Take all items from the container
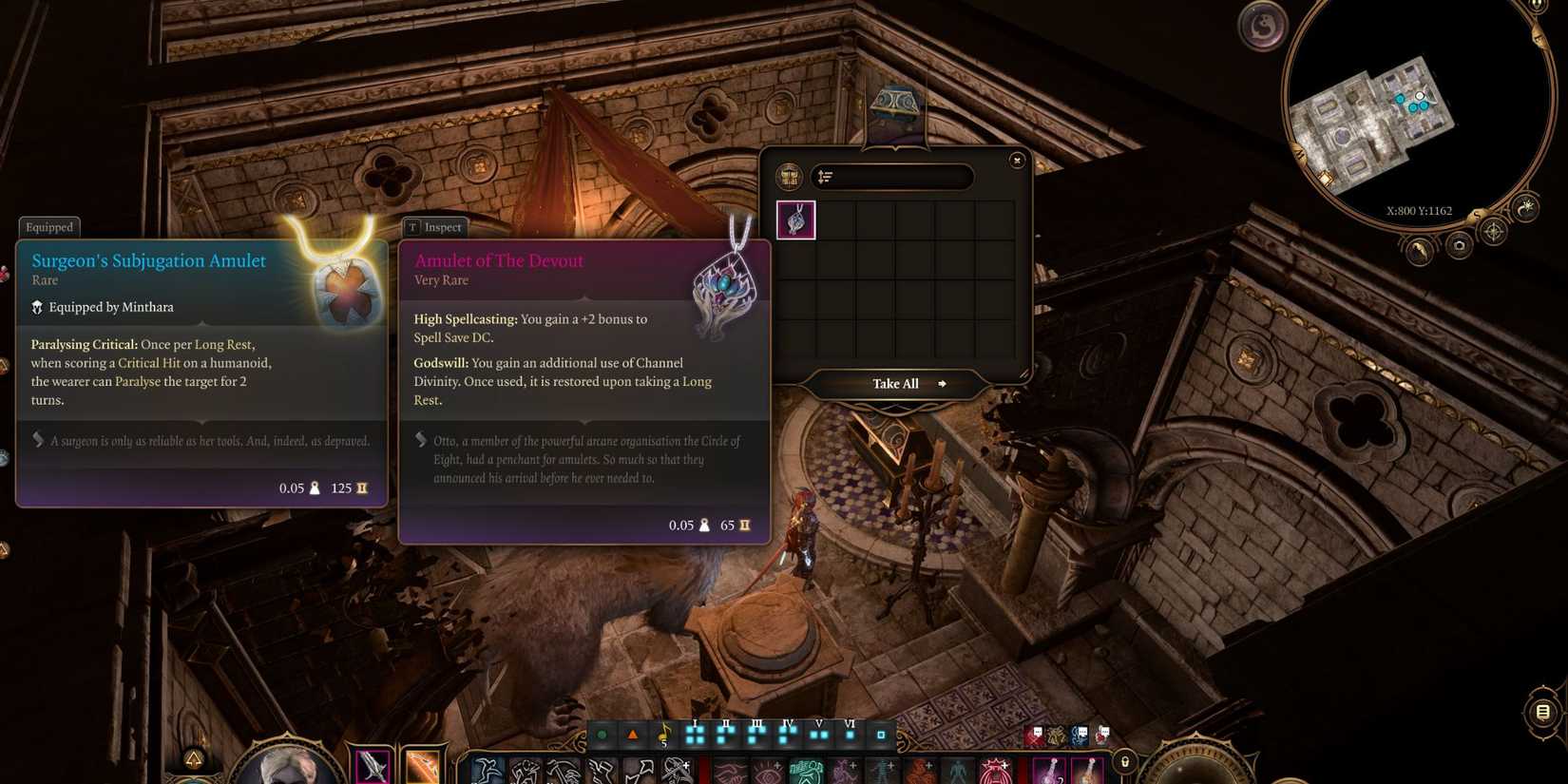The height and width of the screenshot is (784, 1568). [x=896, y=384]
